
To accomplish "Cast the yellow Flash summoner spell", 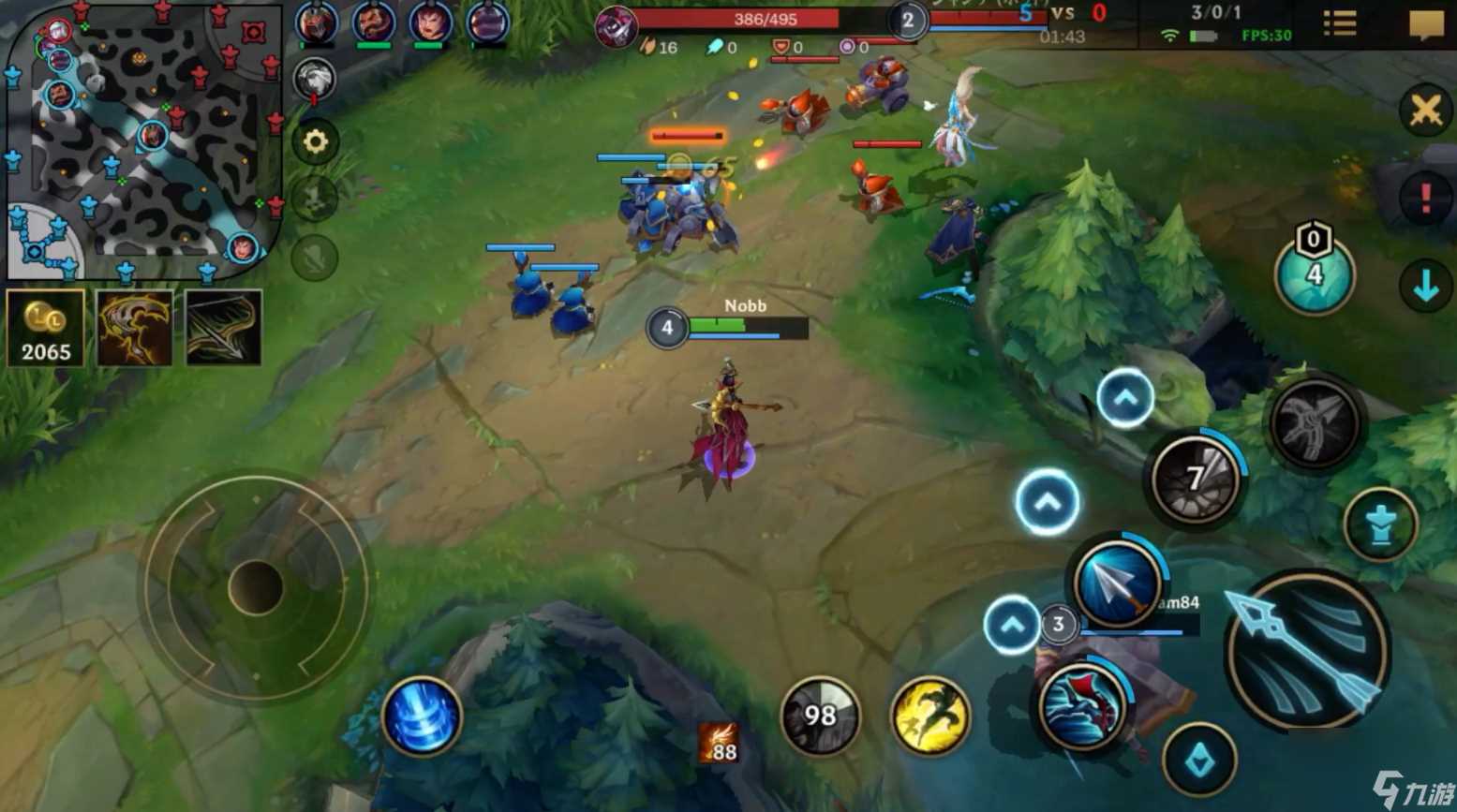I will point(929,716).
